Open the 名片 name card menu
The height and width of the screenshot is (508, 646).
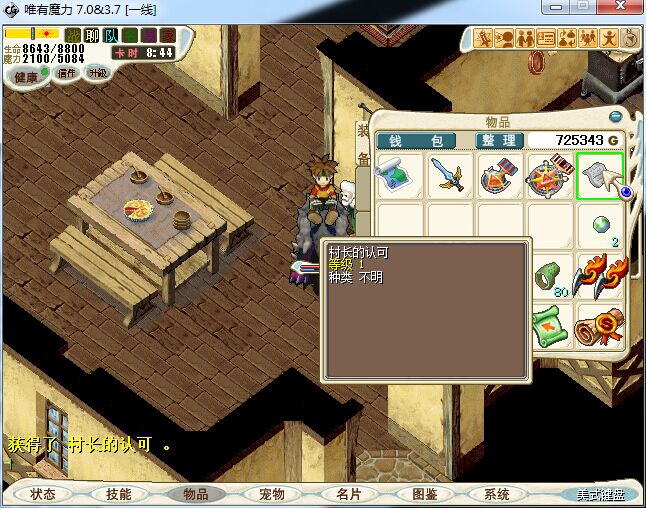click(347, 494)
